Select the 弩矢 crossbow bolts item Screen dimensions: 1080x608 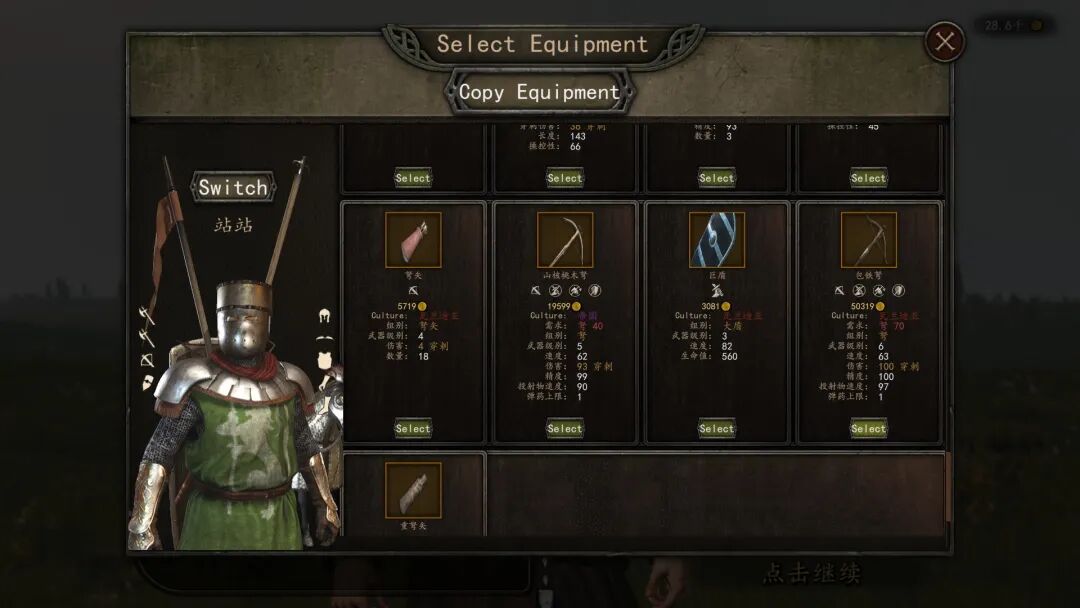click(412, 428)
